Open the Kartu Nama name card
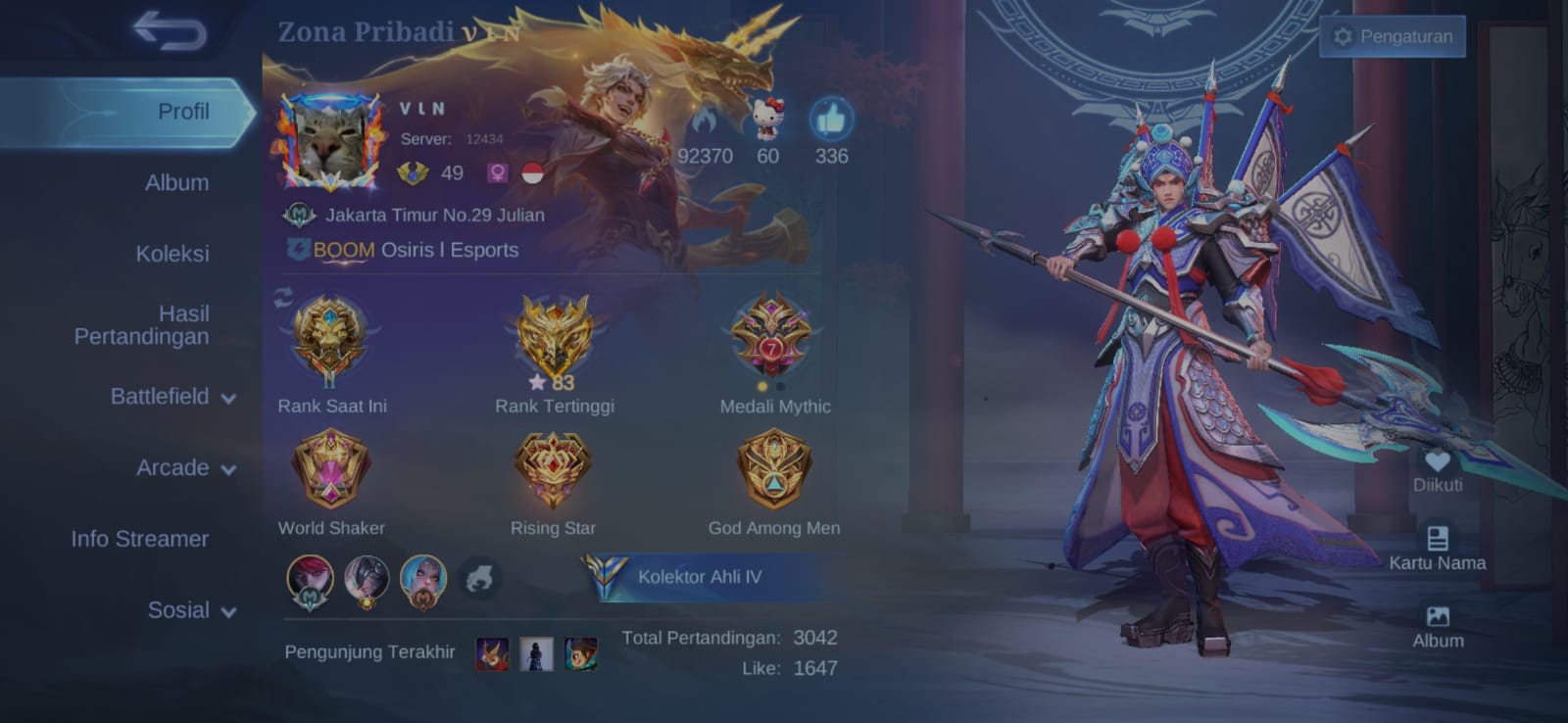Viewport: 1568px width, 723px height. 1437,549
